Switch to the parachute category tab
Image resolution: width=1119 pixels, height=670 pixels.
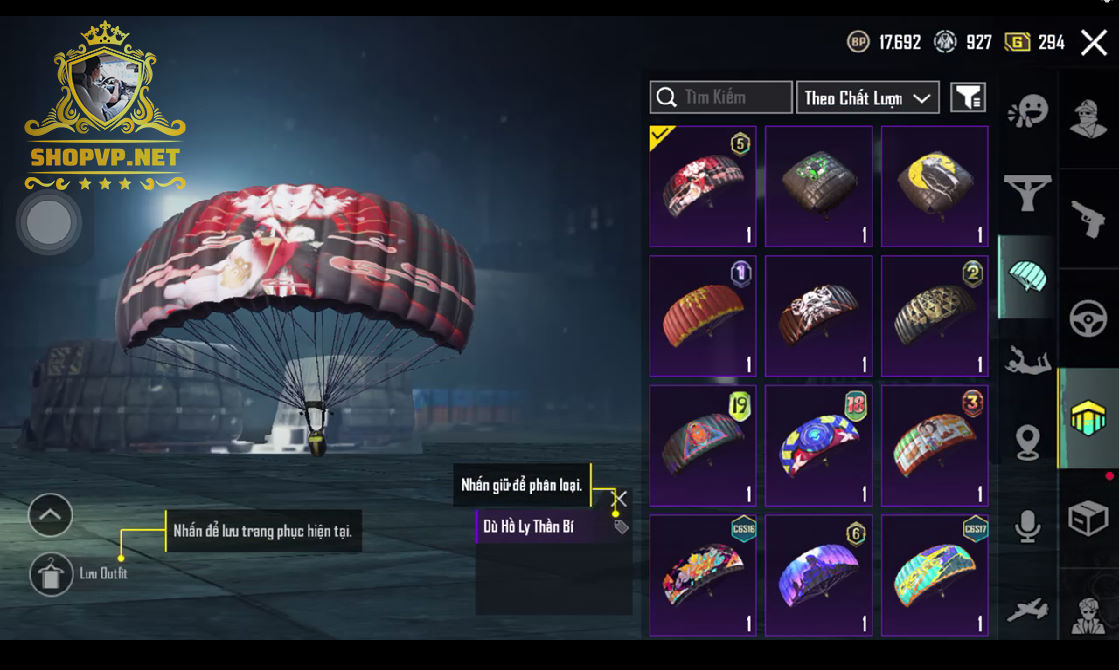pos(1027,276)
